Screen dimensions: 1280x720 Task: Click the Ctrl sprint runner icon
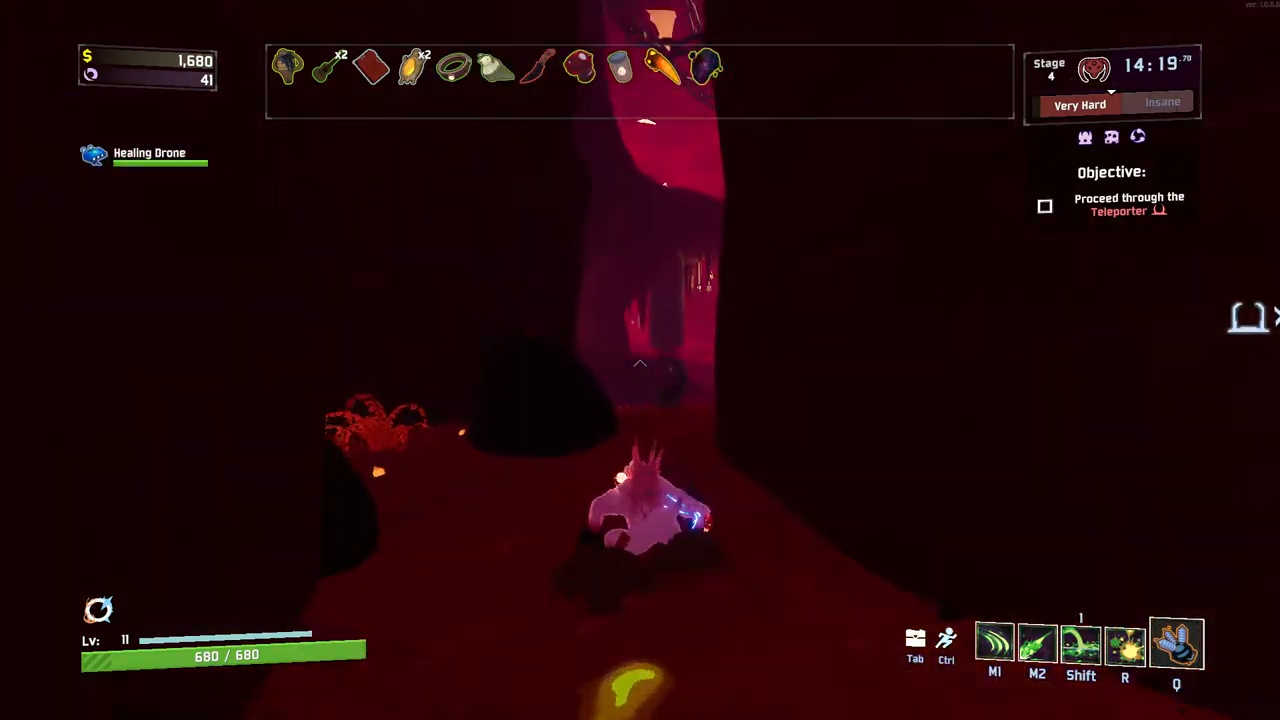(946, 638)
